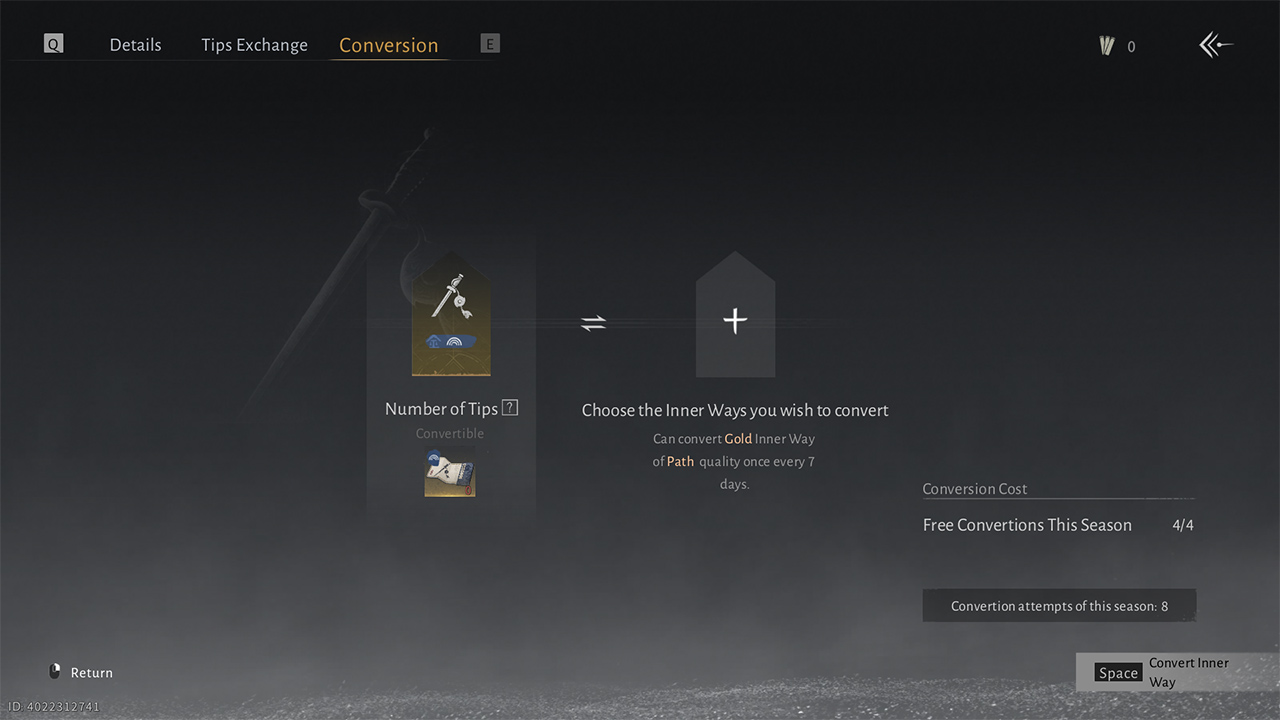Image resolution: width=1280 pixels, height=720 pixels.
Task: Open the Number of Tips help icon
Action: pos(510,408)
